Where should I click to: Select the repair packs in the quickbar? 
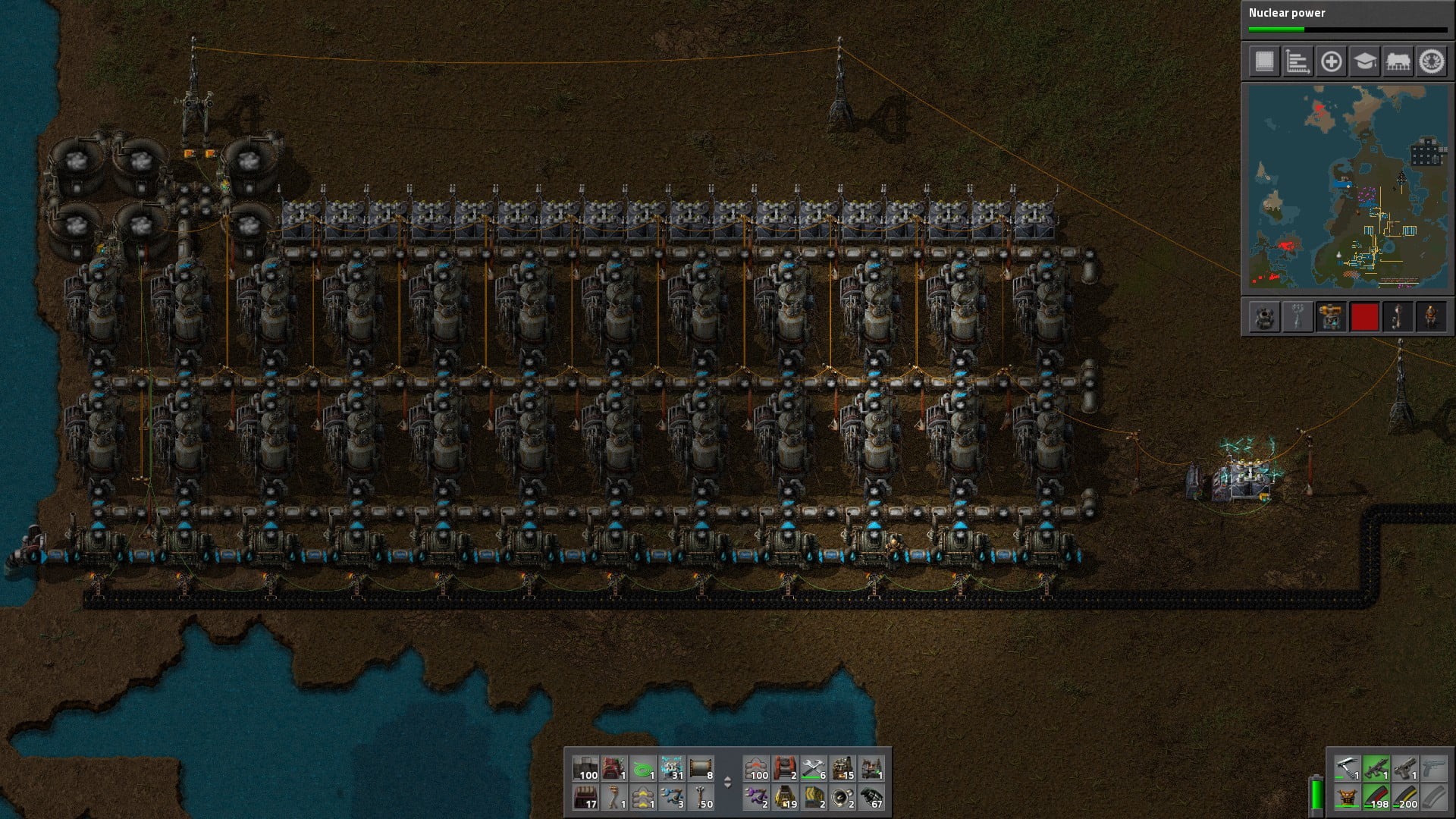click(x=813, y=775)
